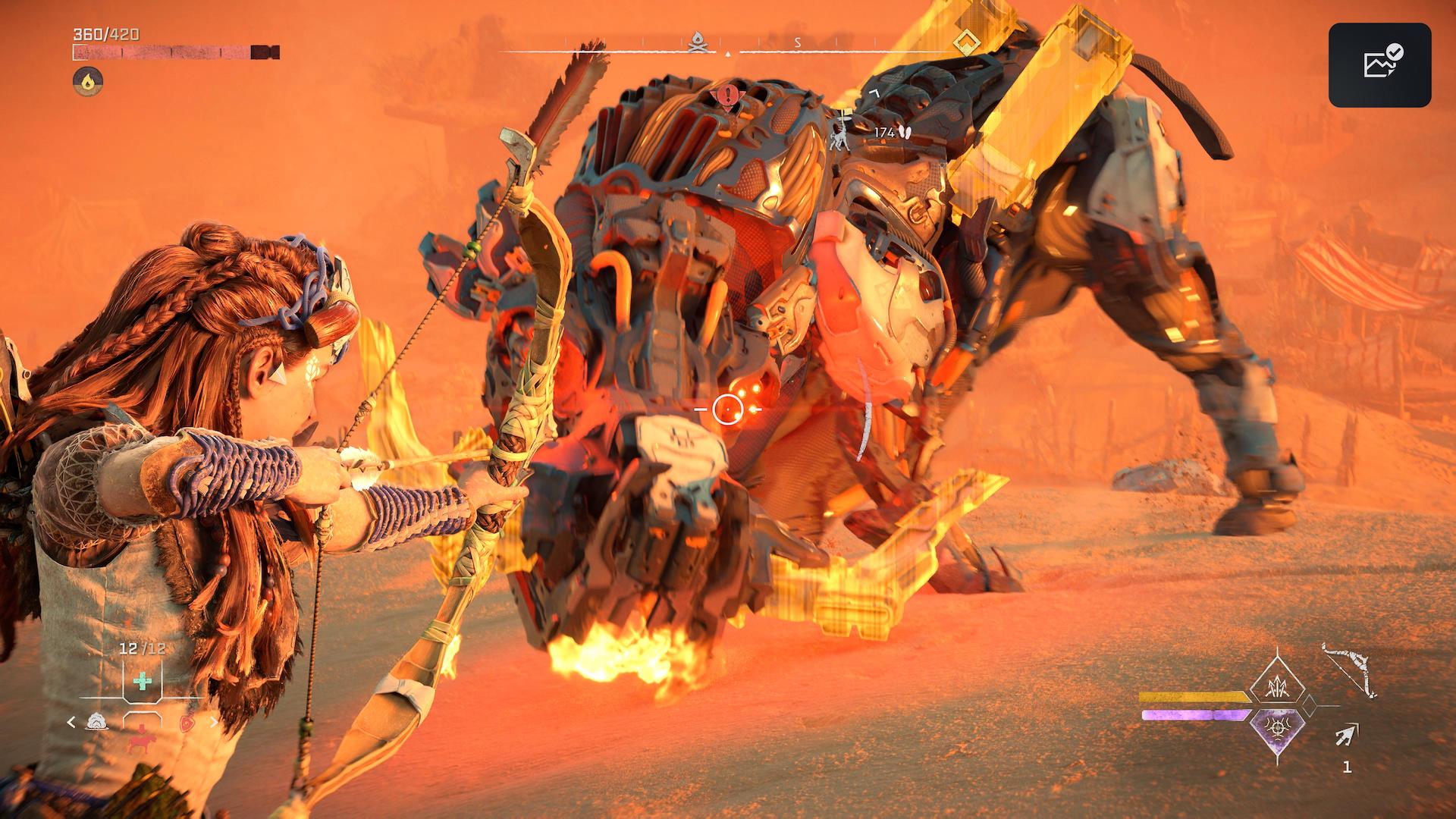Trigger the purple Valor Surge diamond
The height and width of the screenshot is (819, 1456).
tap(1279, 730)
